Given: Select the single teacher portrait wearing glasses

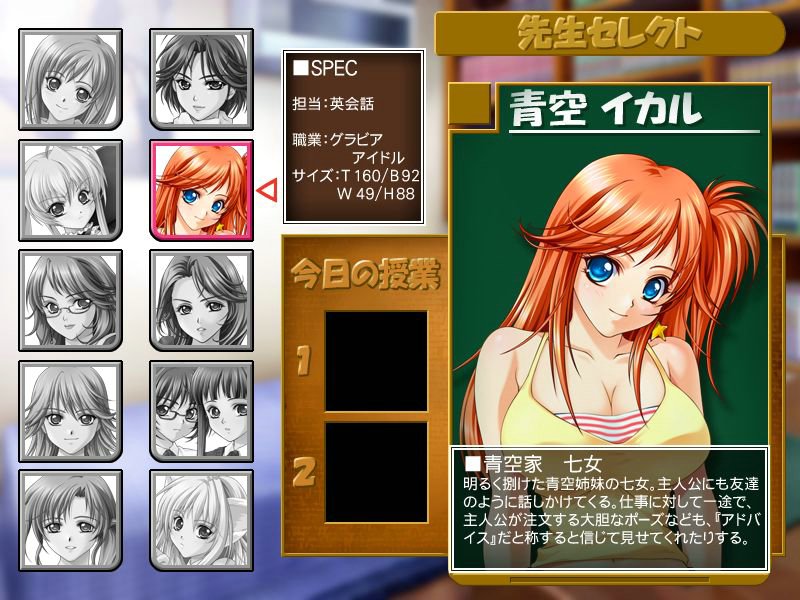Looking at the screenshot, I should pos(70,300).
